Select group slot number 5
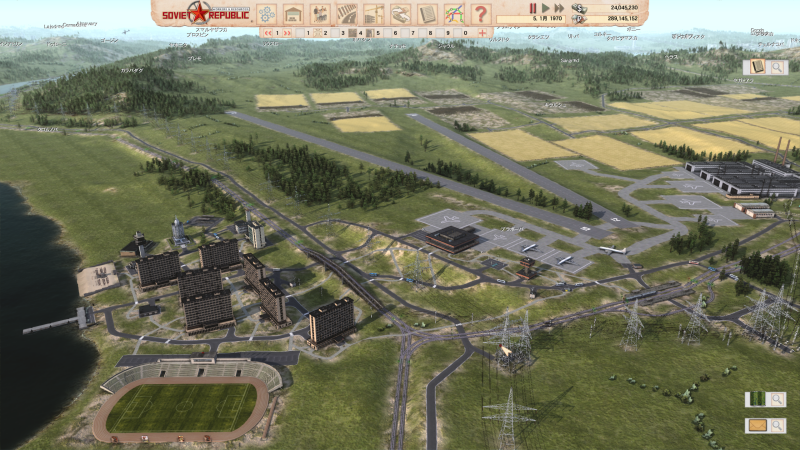Image resolution: width=800 pixels, height=450 pixels. click(x=378, y=33)
